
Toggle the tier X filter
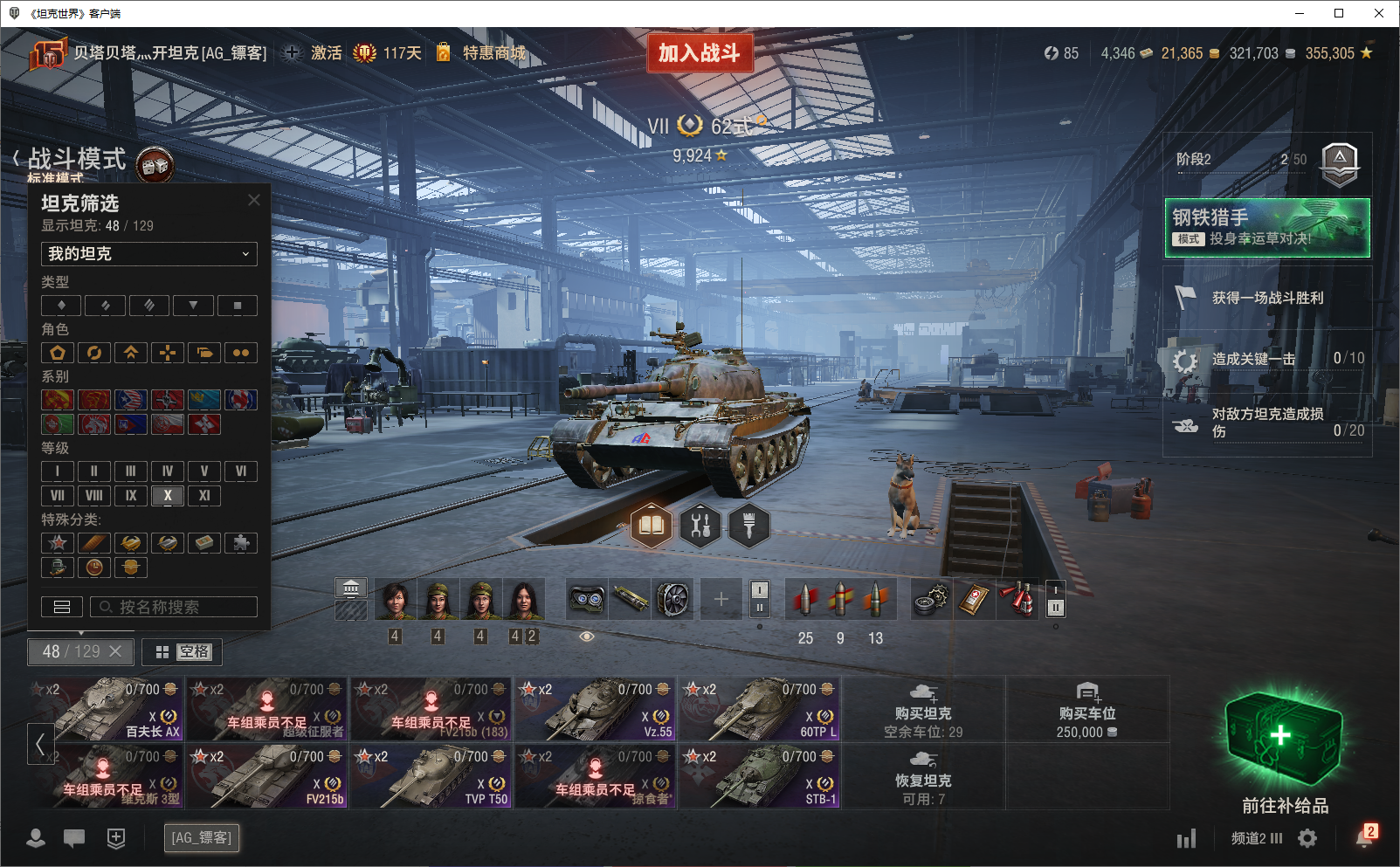pos(168,496)
